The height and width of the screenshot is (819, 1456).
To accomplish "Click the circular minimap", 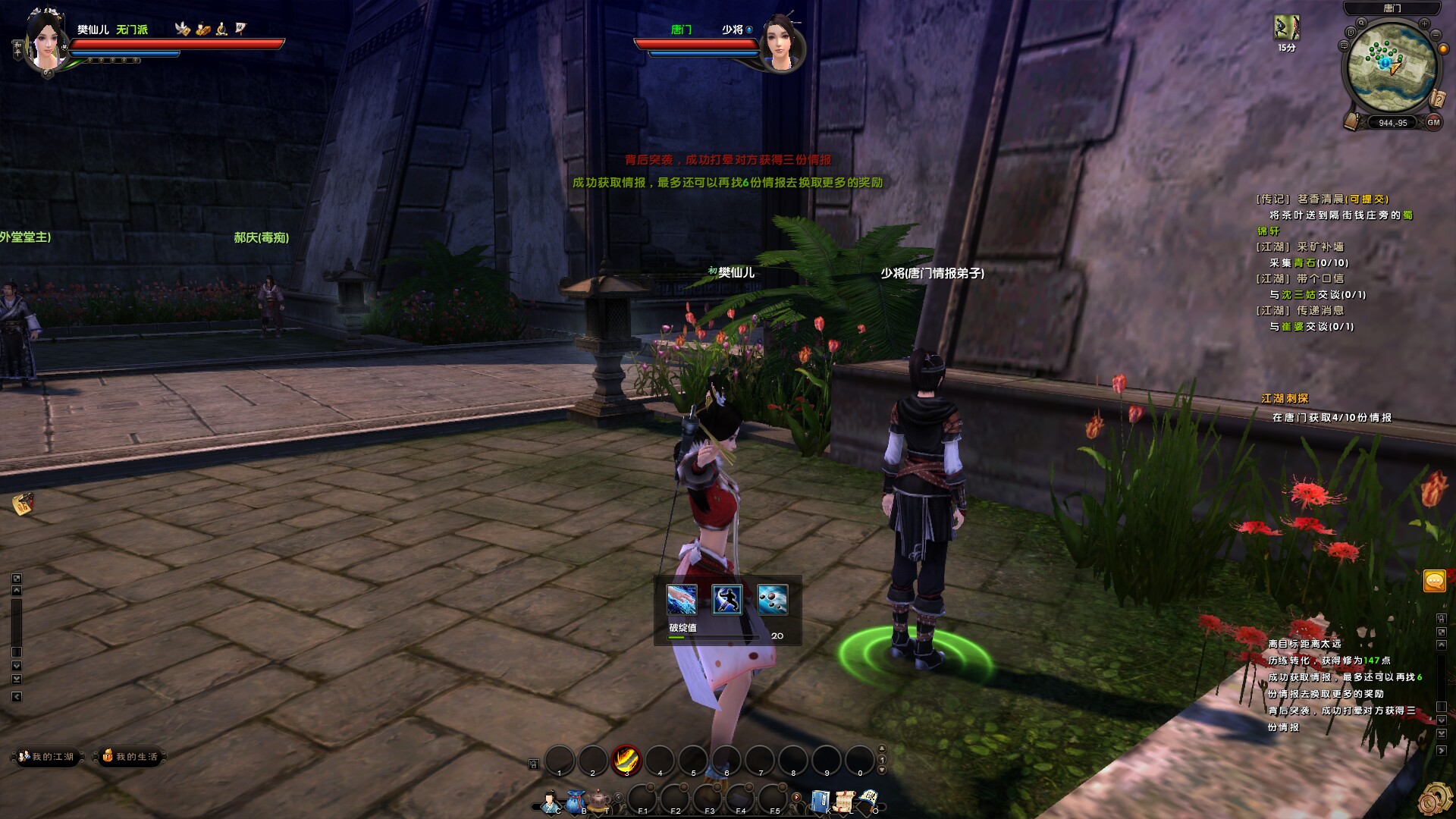I will pos(1392,67).
